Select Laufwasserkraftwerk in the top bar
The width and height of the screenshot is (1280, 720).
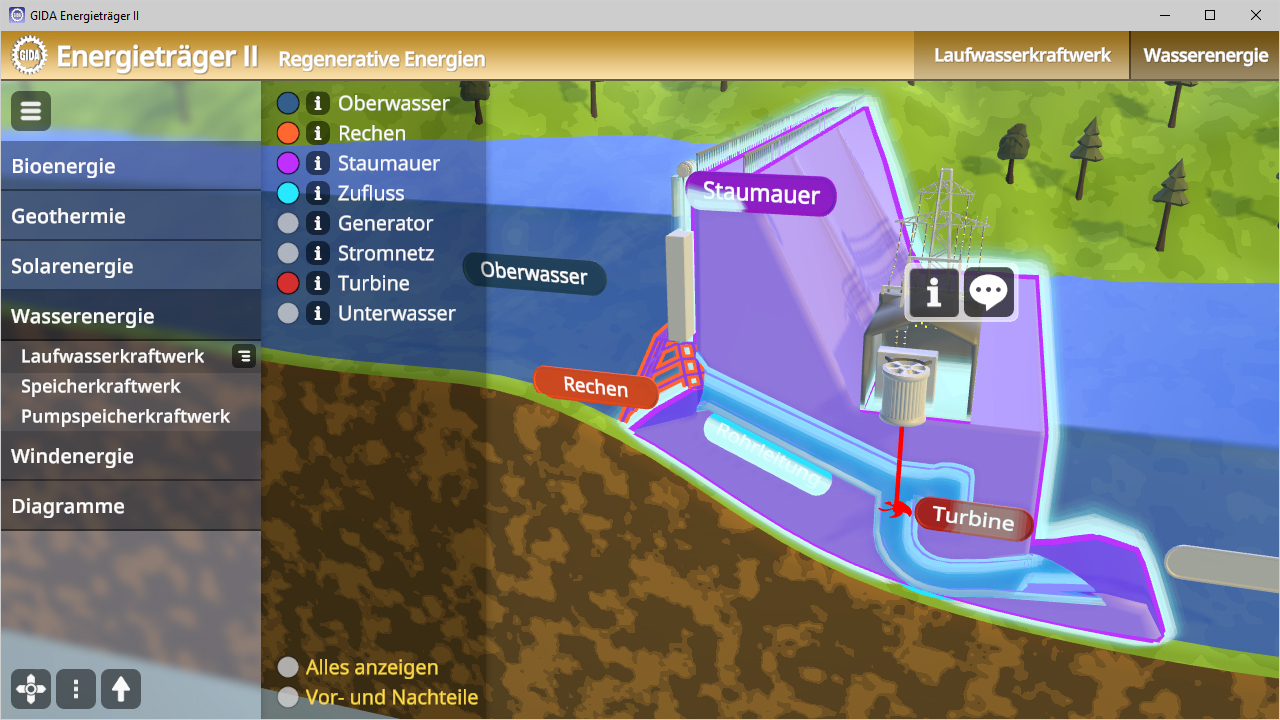tap(1021, 55)
